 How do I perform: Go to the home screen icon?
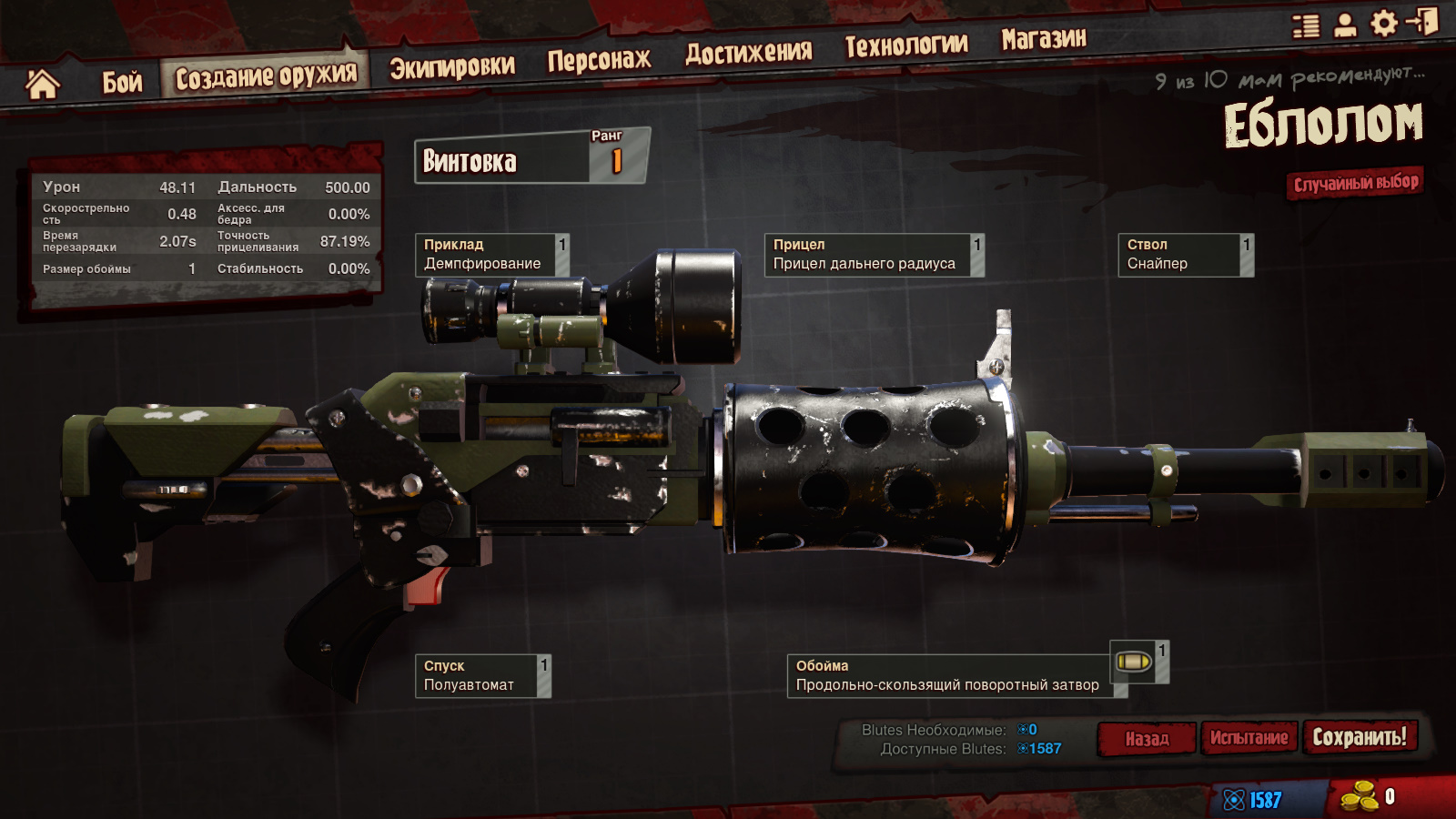pyautogui.click(x=42, y=85)
